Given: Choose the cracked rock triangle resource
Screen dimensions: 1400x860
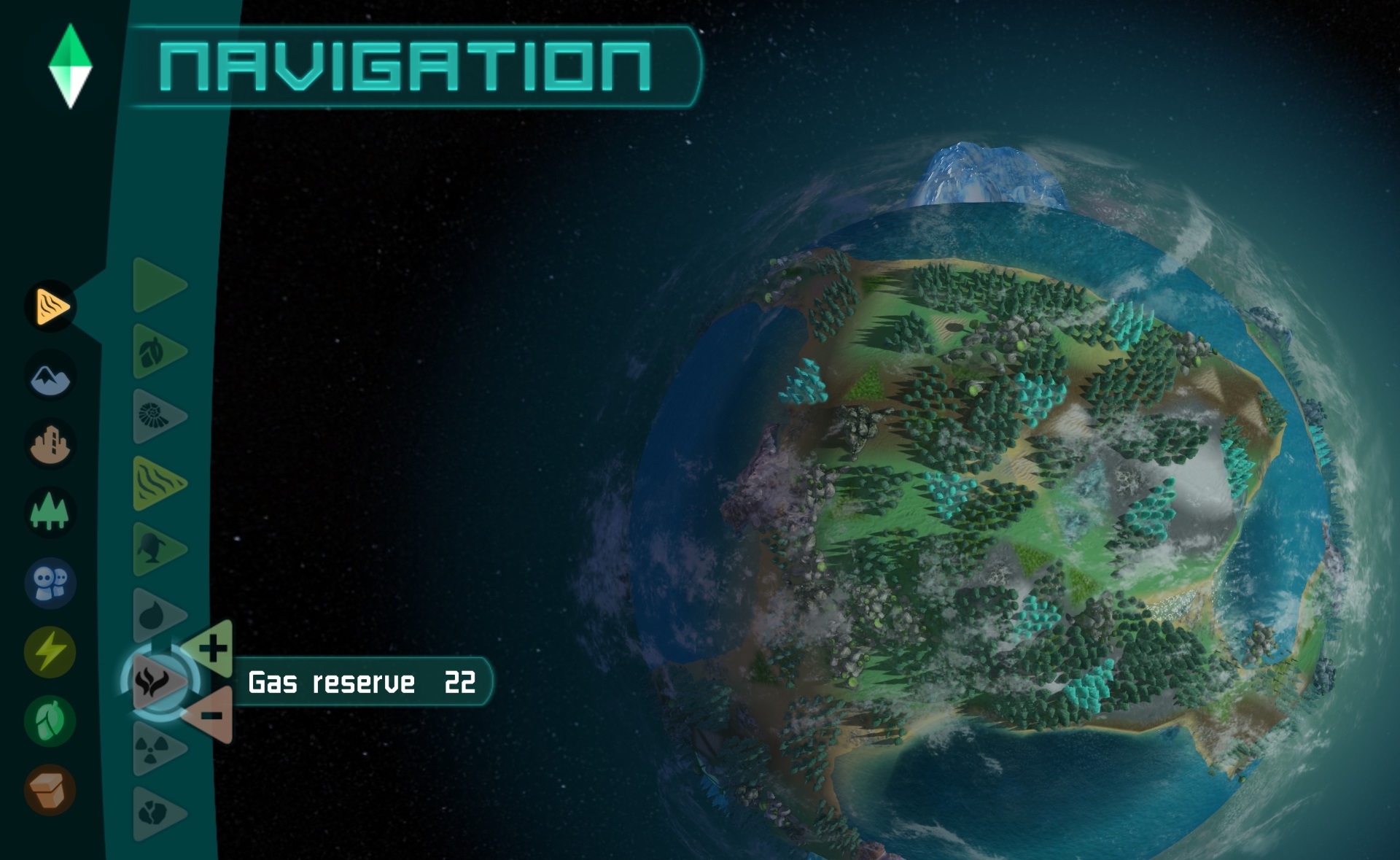Looking at the screenshot, I should pos(155,813).
